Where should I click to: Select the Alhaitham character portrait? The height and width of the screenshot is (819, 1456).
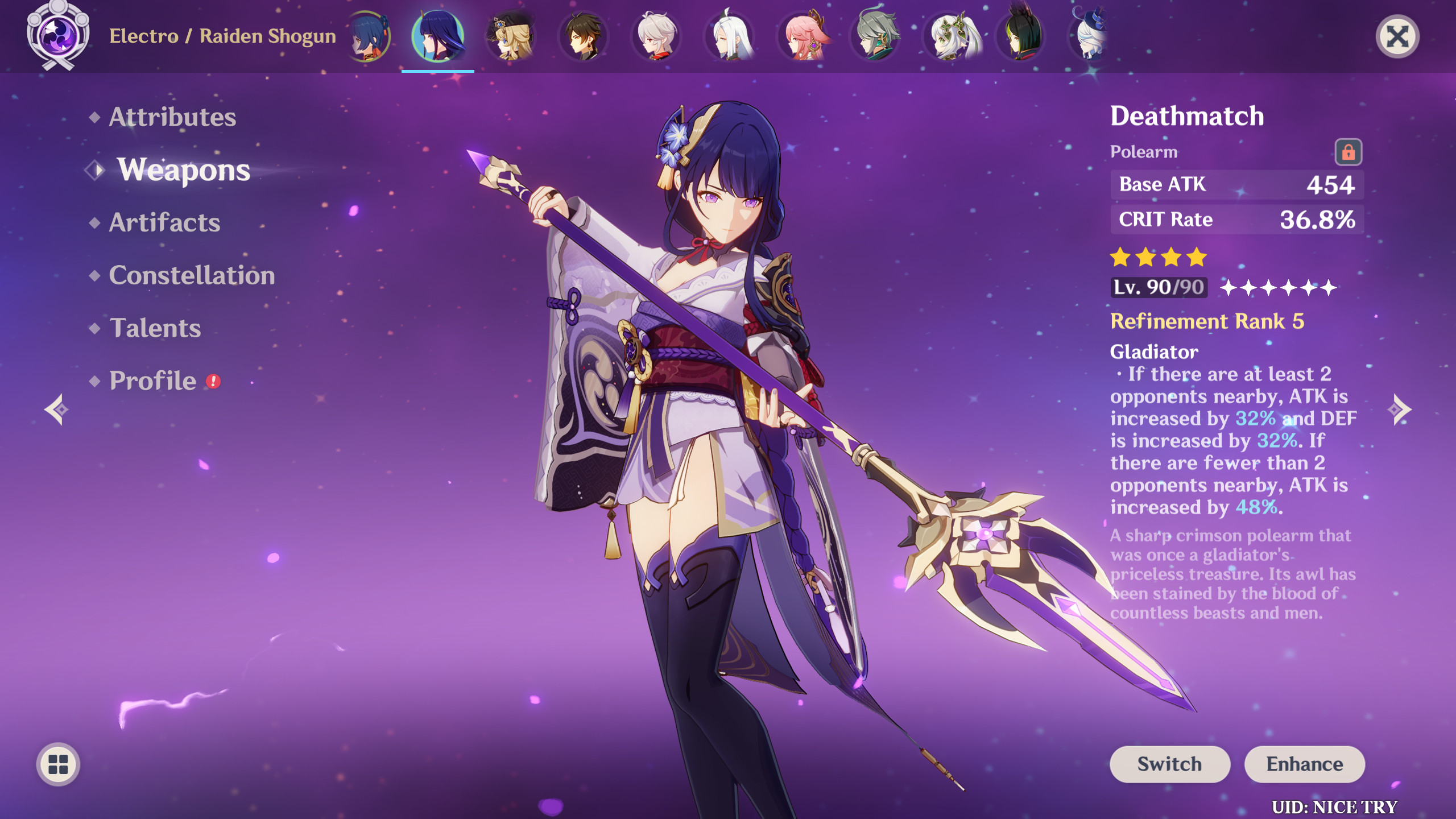coord(878,37)
